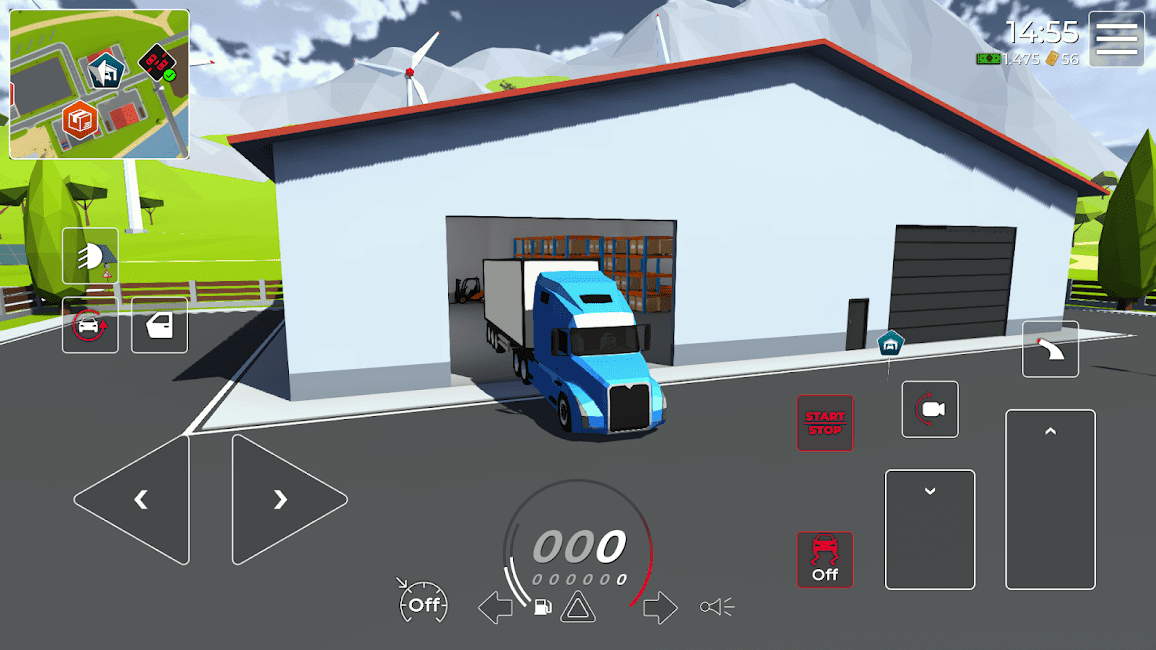Toggle the traction control Off button
1156x650 pixels.
(825, 559)
